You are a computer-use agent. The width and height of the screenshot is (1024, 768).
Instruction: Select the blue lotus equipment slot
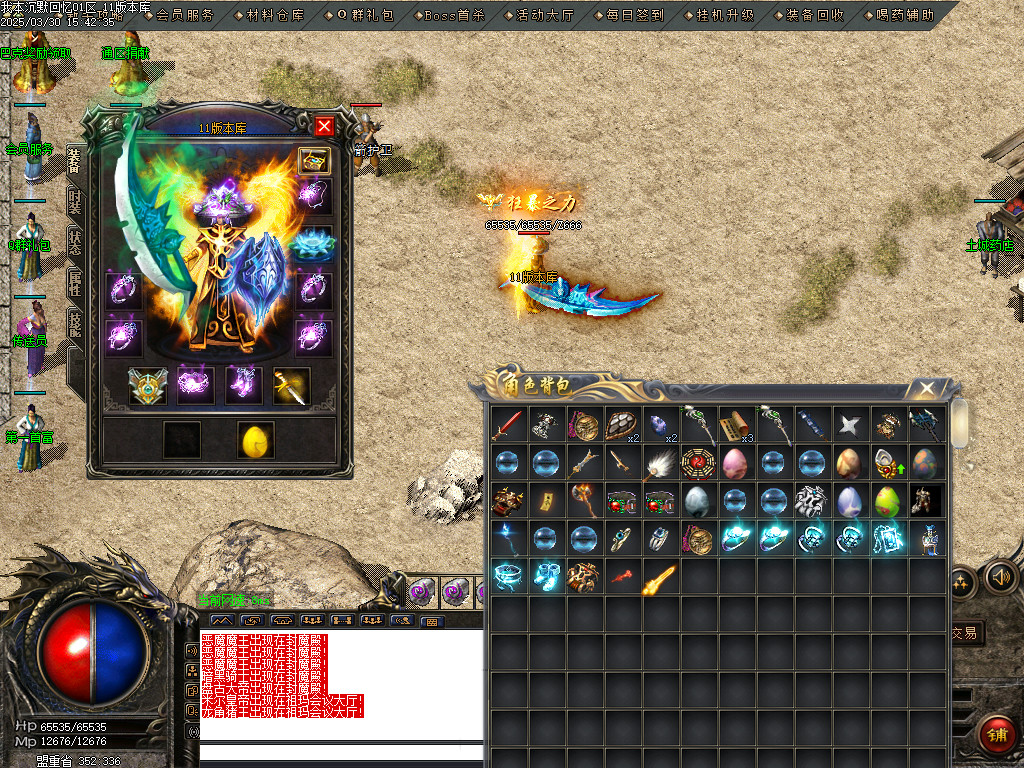(314, 243)
